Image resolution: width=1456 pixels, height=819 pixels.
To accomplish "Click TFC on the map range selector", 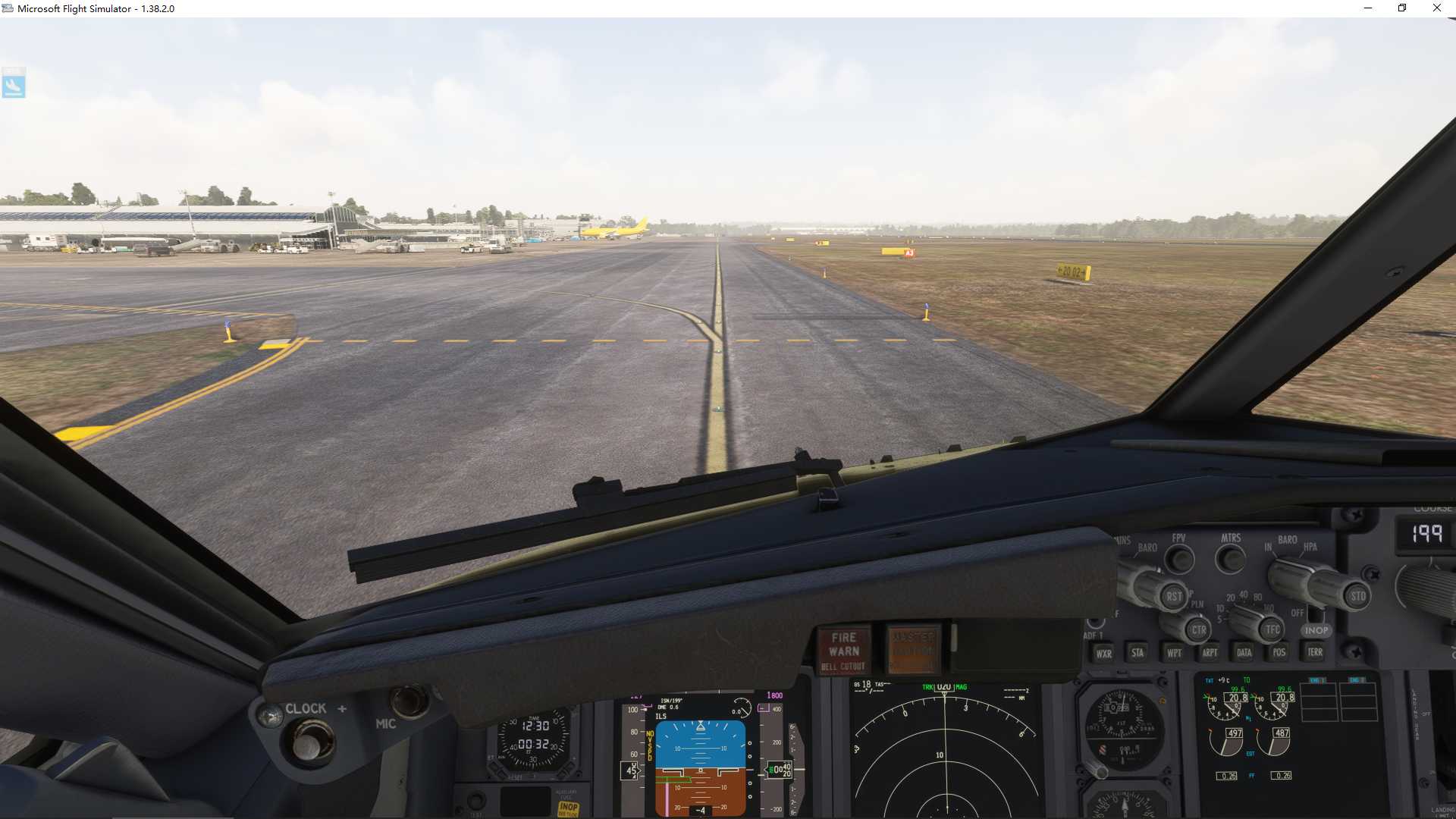I will pos(1271,630).
